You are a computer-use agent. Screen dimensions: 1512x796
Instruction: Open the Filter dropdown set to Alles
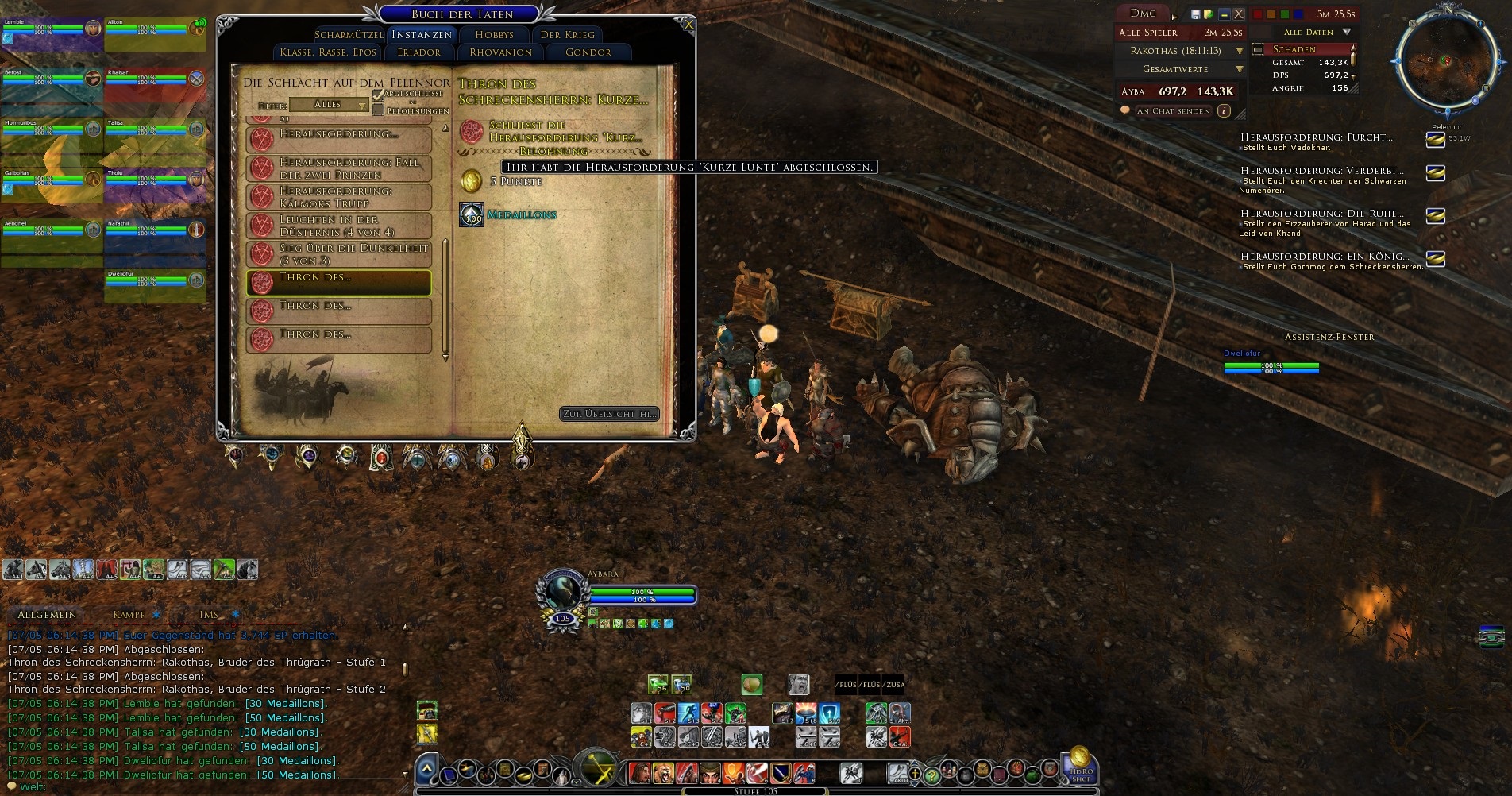(x=329, y=105)
